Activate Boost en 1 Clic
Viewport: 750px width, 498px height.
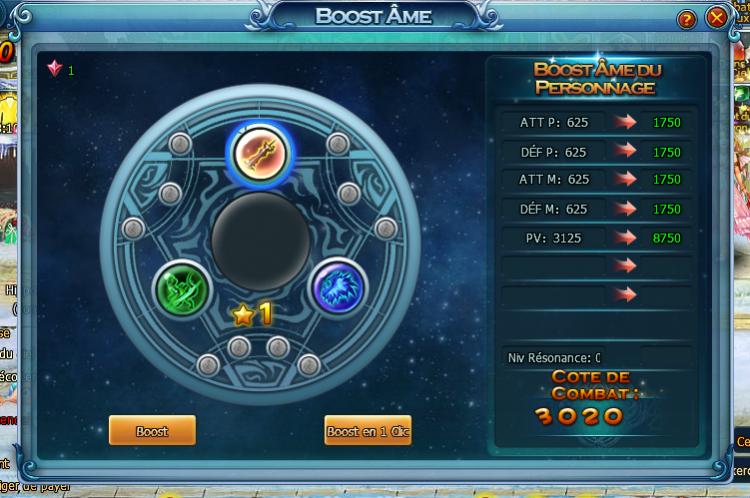(368, 431)
